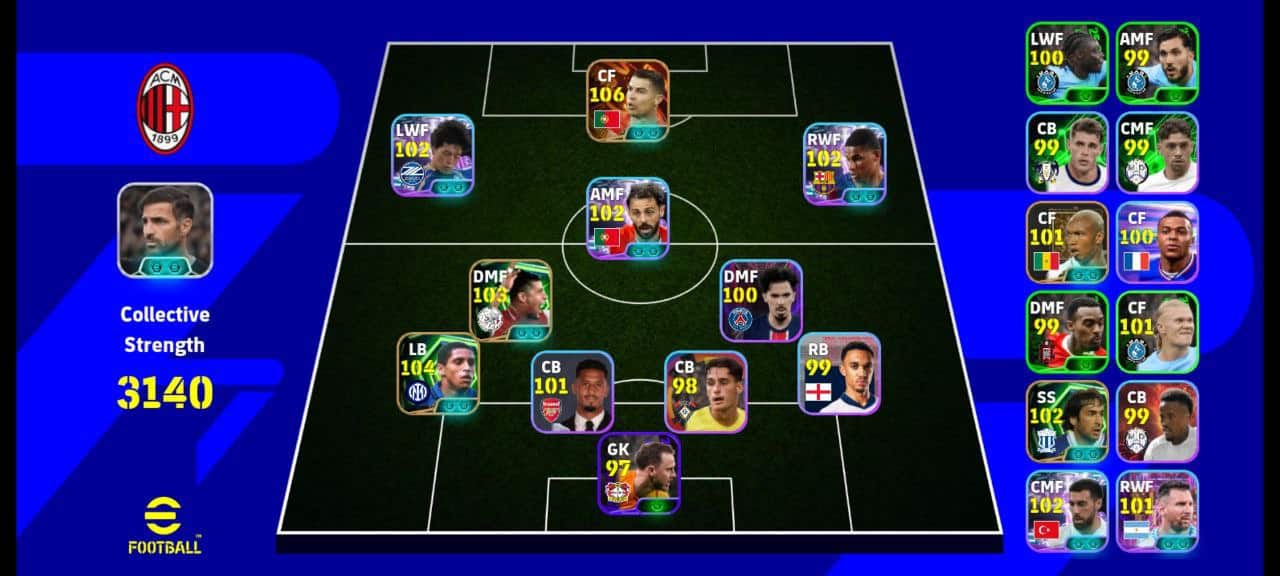This screenshot has width=1280, height=576.
Task: Pick the CMF 102 substitute card
Action: point(1067,511)
